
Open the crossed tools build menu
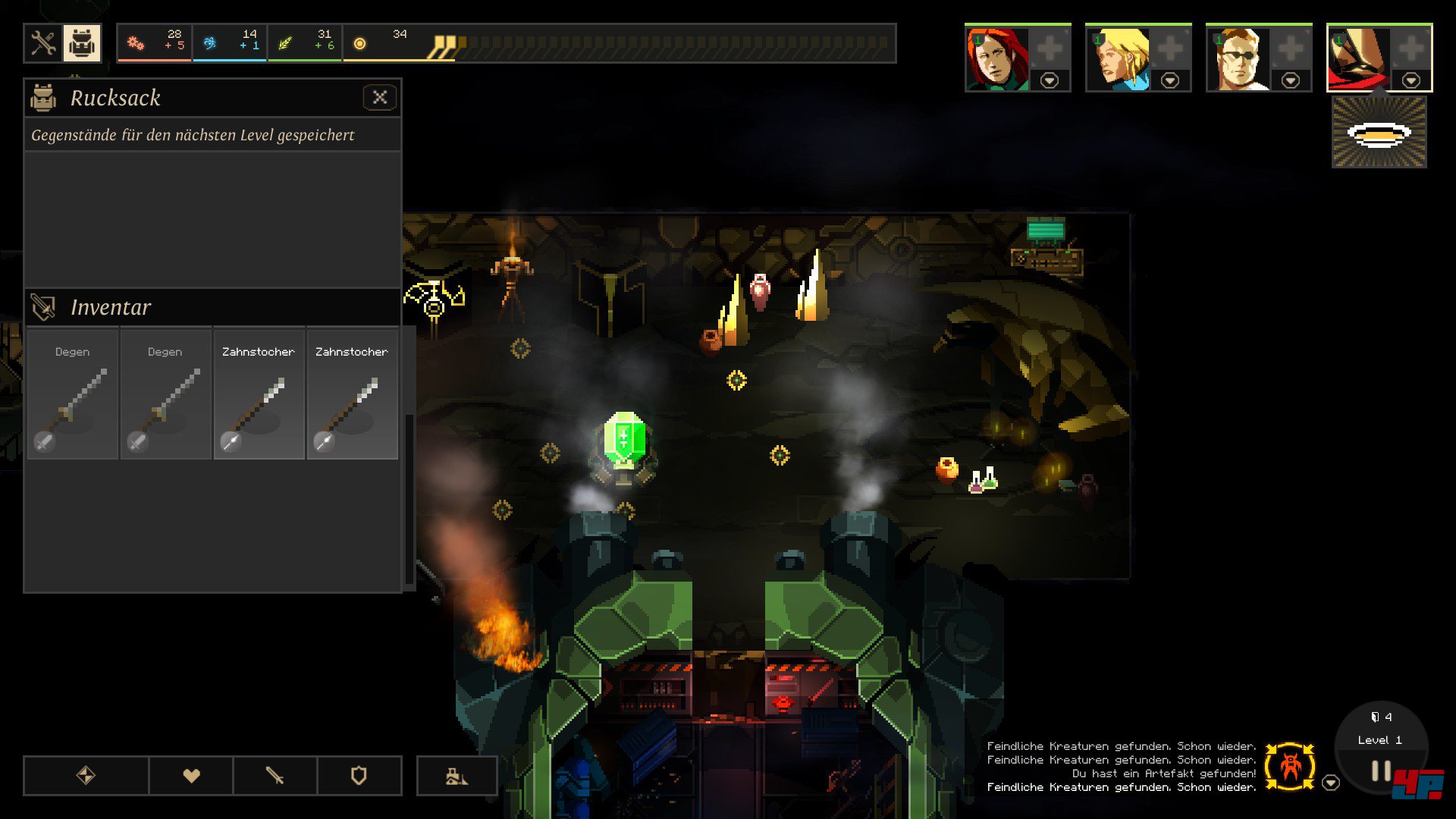pyautogui.click(x=43, y=43)
